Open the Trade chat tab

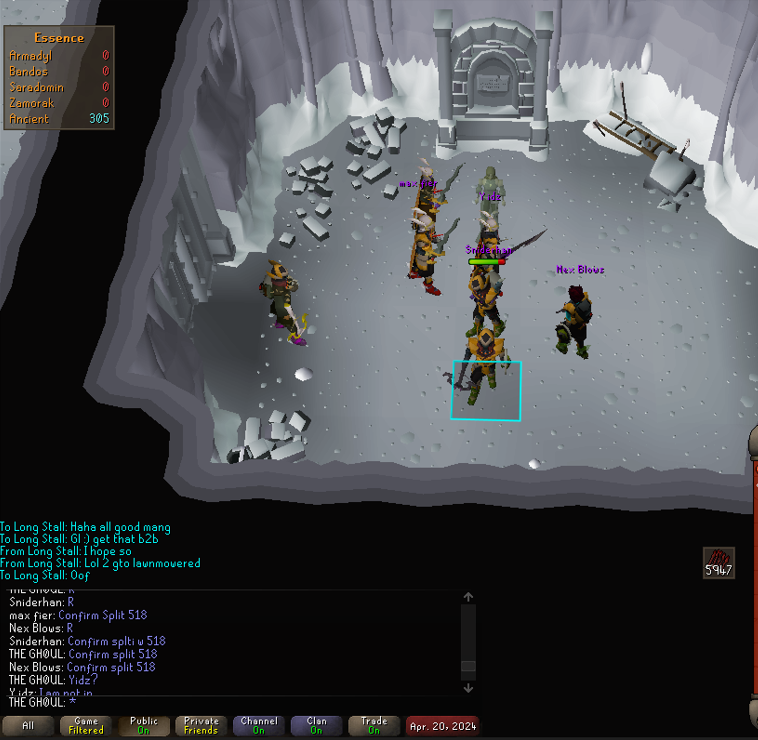374,725
